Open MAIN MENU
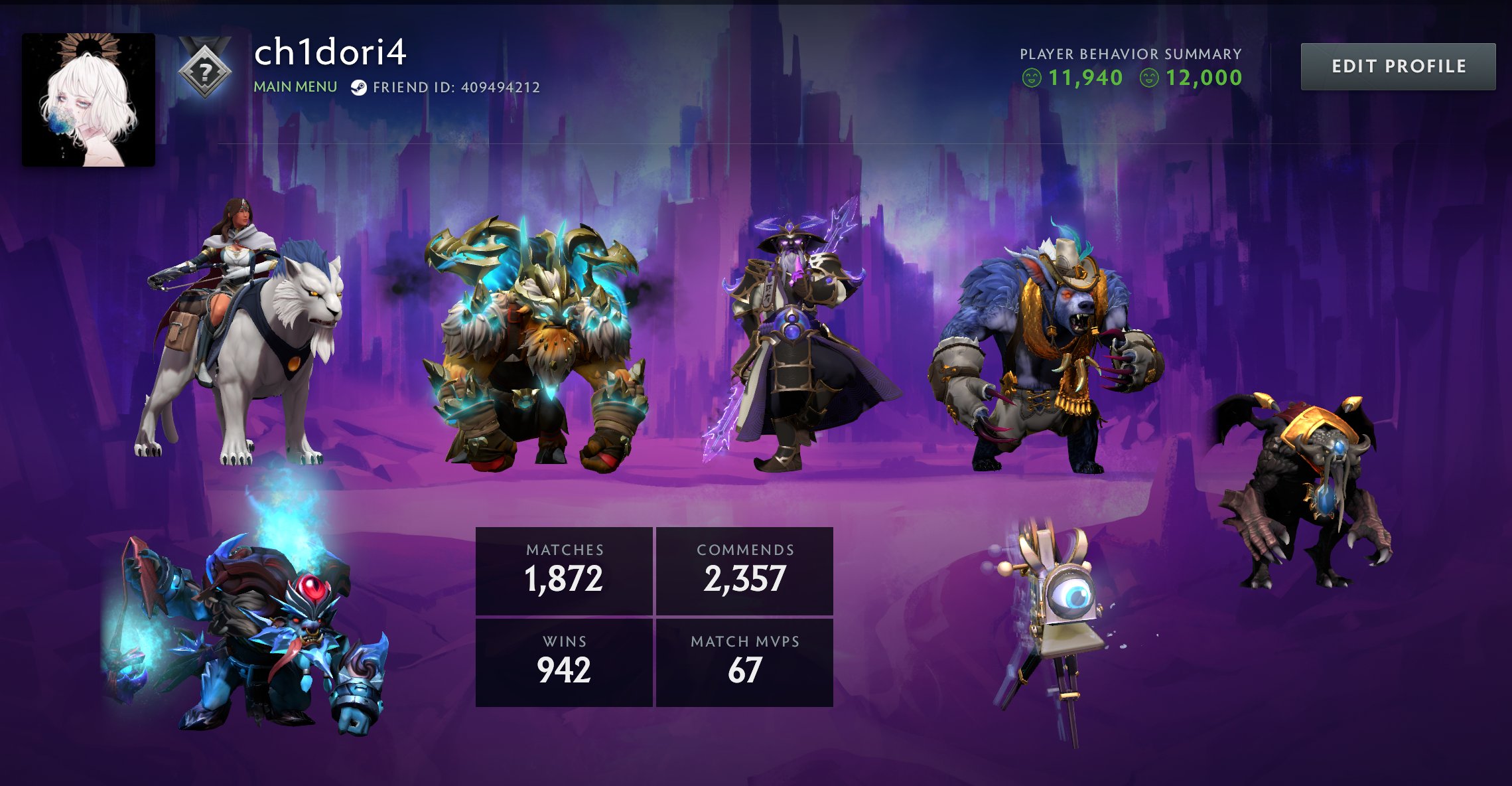The image size is (1512, 786). (294, 86)
